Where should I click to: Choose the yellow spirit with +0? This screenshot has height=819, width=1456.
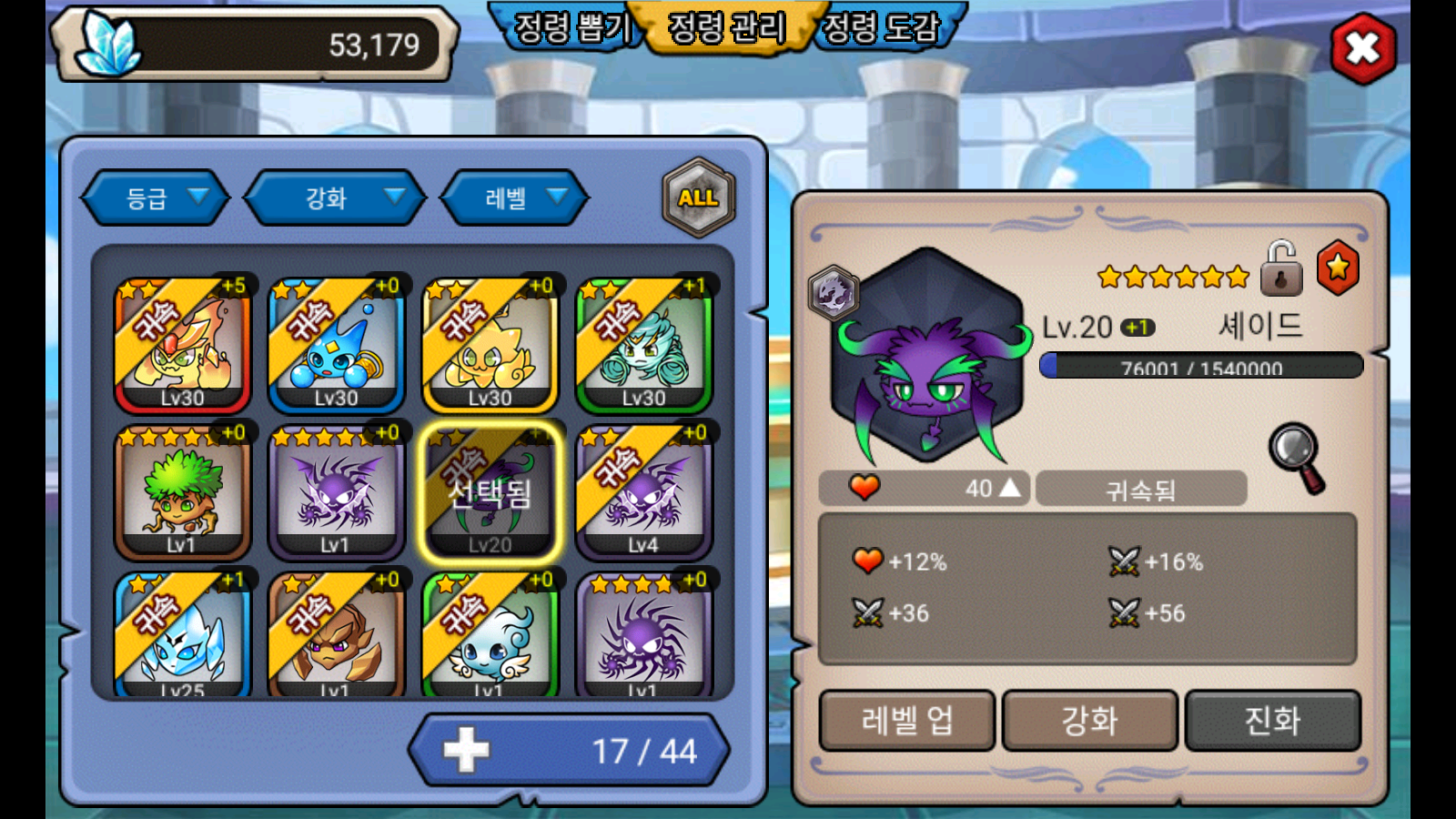[490, 346]
